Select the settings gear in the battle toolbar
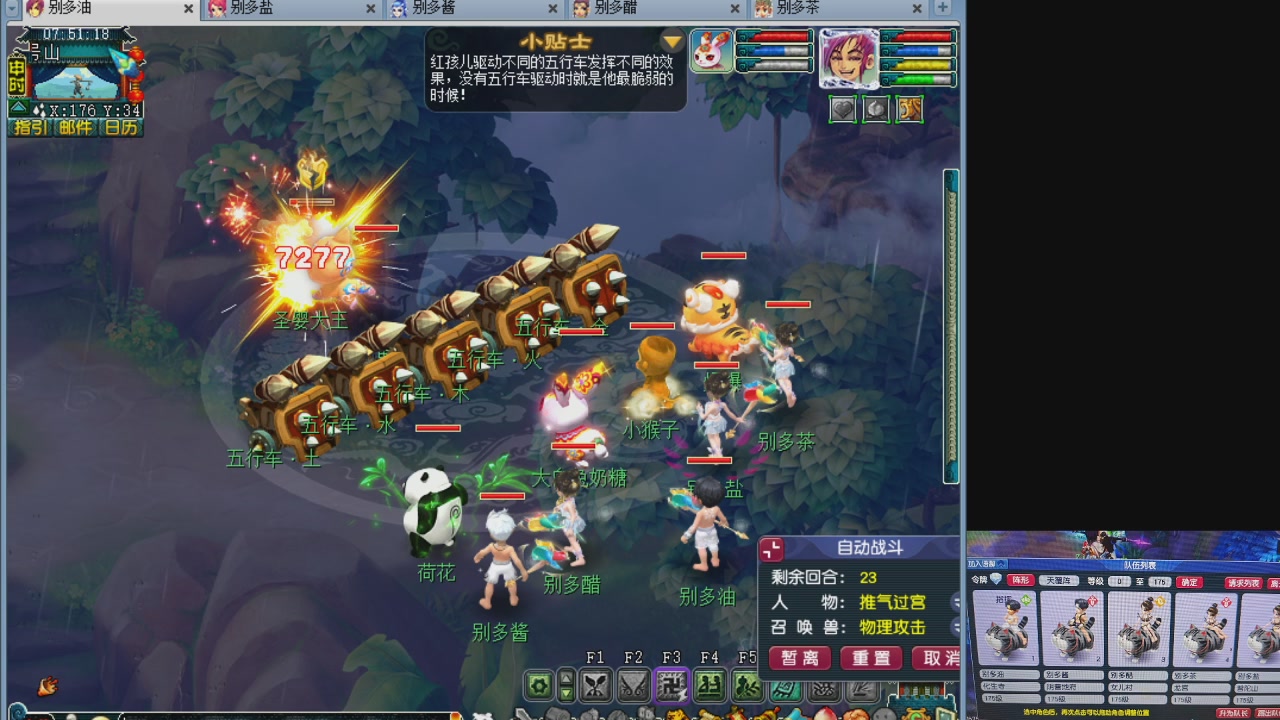 coord(537,687)
